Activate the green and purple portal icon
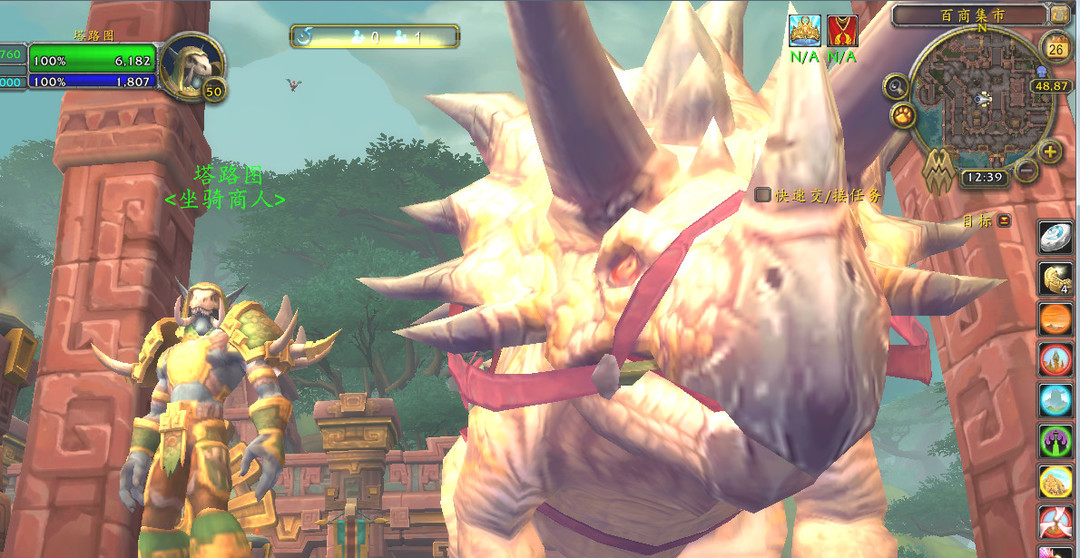Image resolution: width=1080 pixels, height=558 pixels. coord(1056,441)
